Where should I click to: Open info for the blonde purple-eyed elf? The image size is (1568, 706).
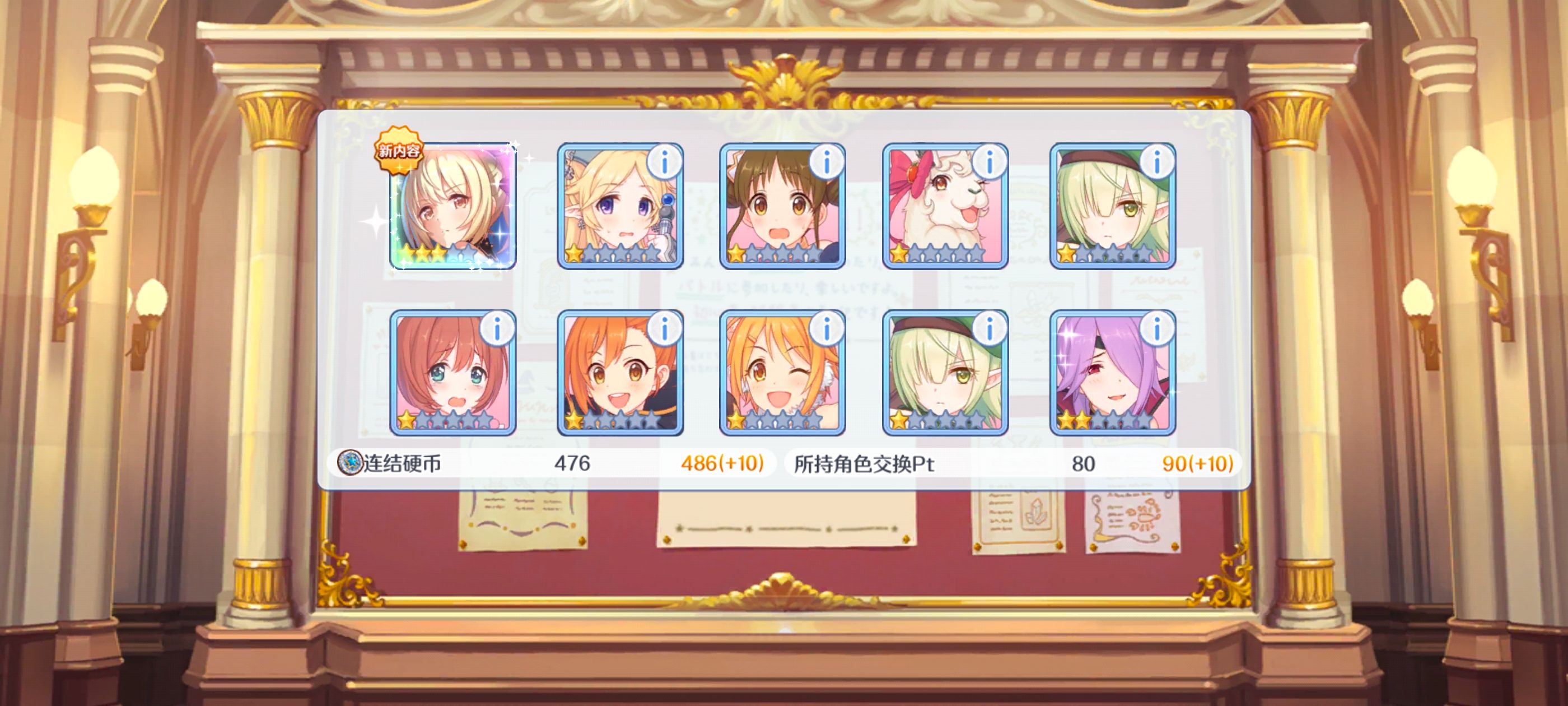click(x=664, y=162)
